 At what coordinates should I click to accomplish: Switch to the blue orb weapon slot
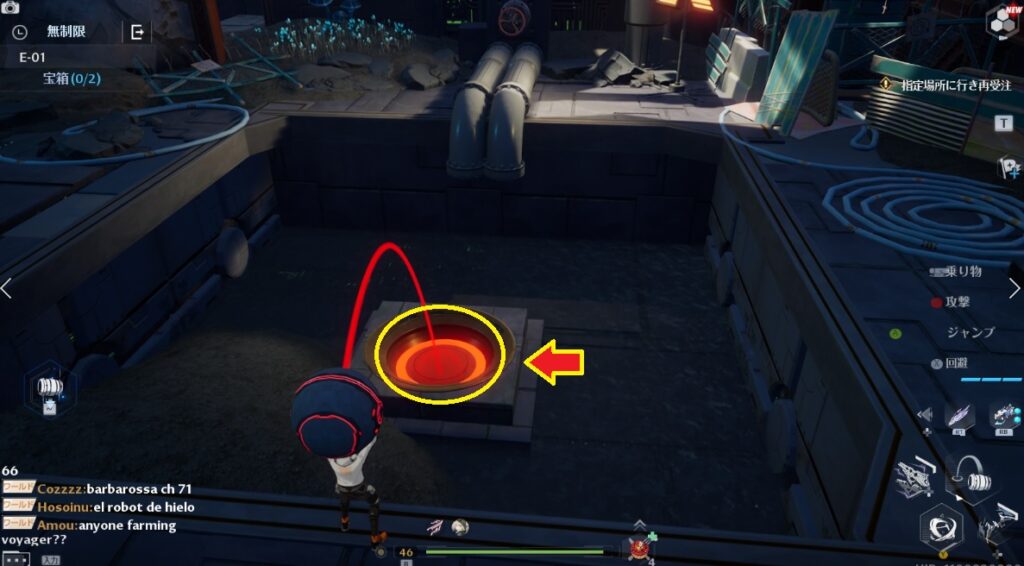coord(1003,414)
